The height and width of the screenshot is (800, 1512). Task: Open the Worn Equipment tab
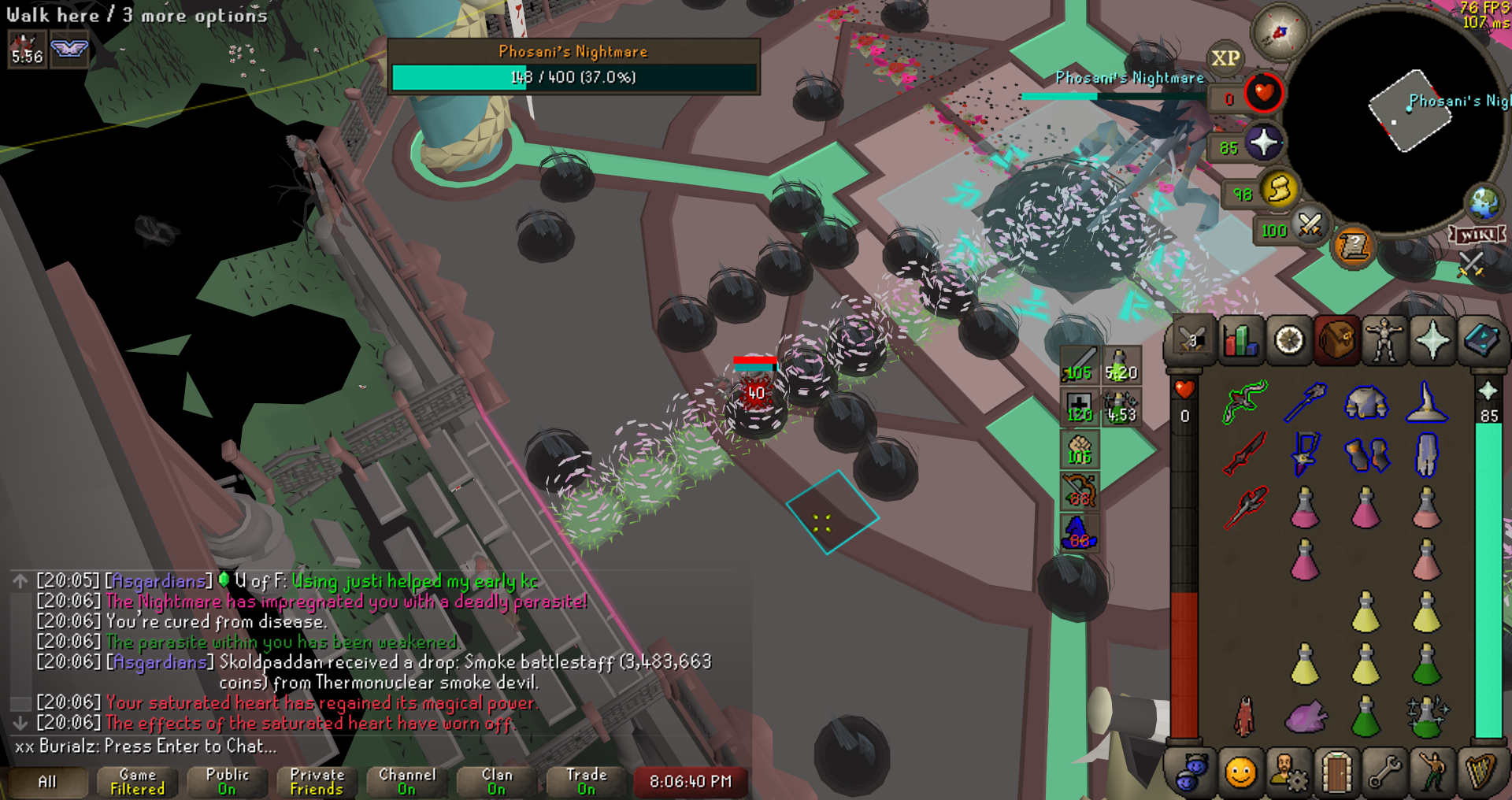[x=1384, y=341]
